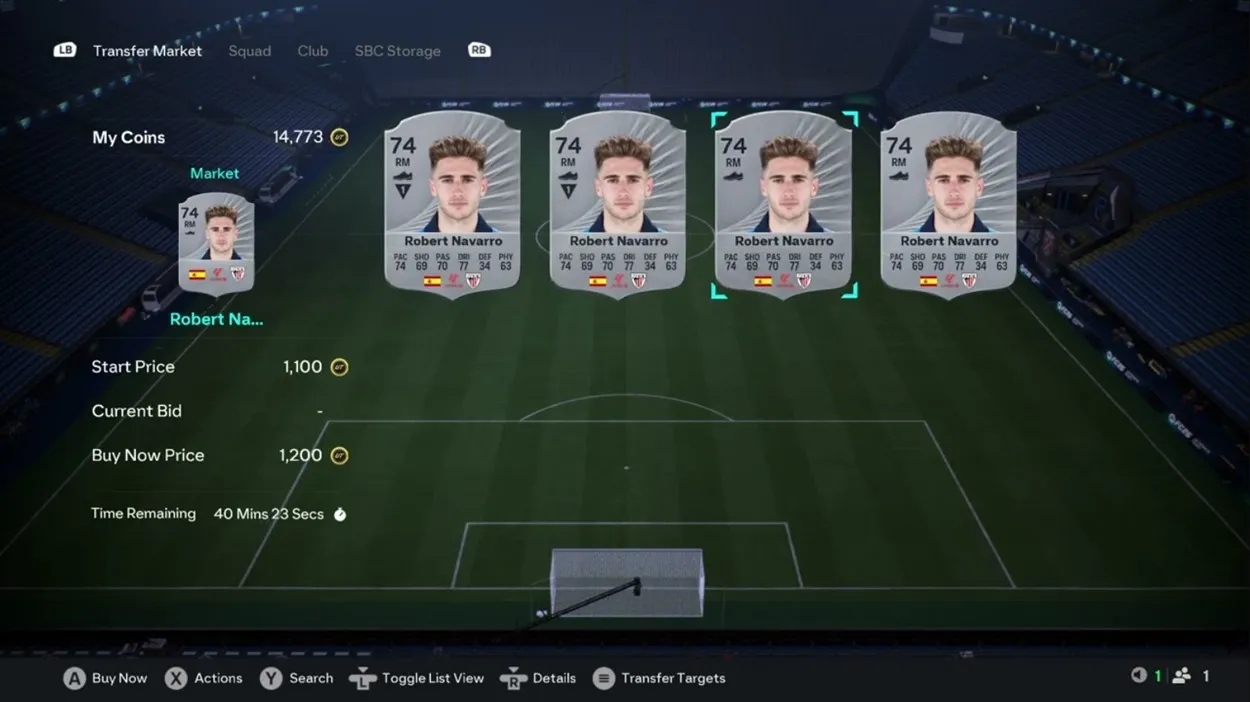Select the Transfer Market tab

point(147,51)
